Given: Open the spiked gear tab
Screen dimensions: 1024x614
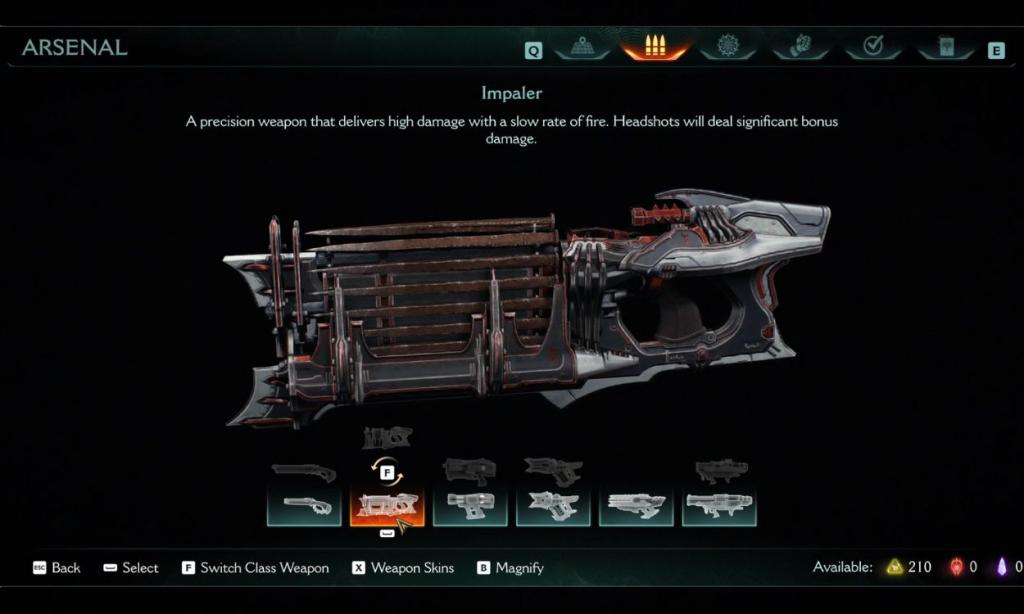Looking at the screenshot, I should (727, 47).
